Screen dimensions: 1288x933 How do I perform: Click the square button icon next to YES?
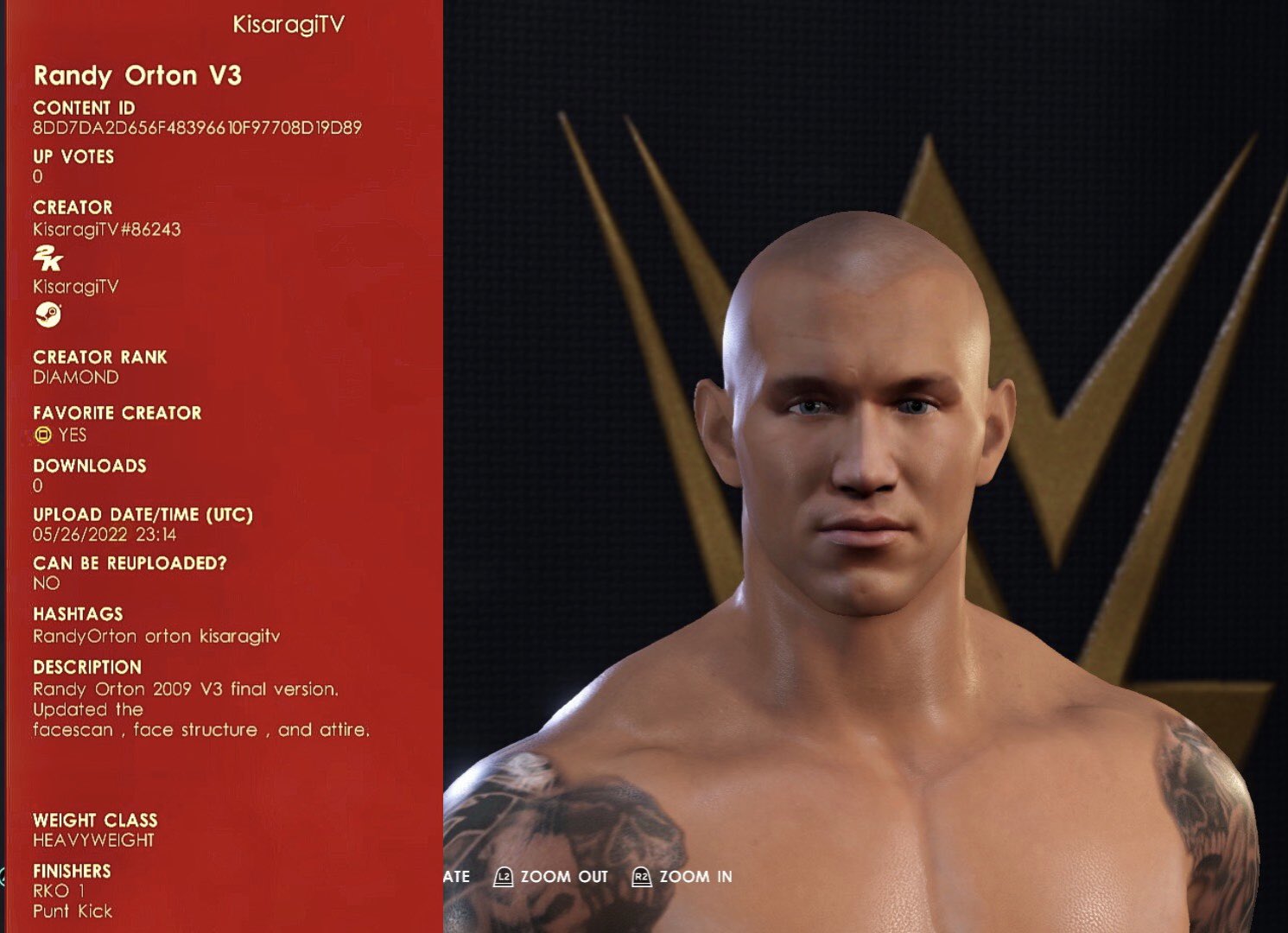coord(41,436)
